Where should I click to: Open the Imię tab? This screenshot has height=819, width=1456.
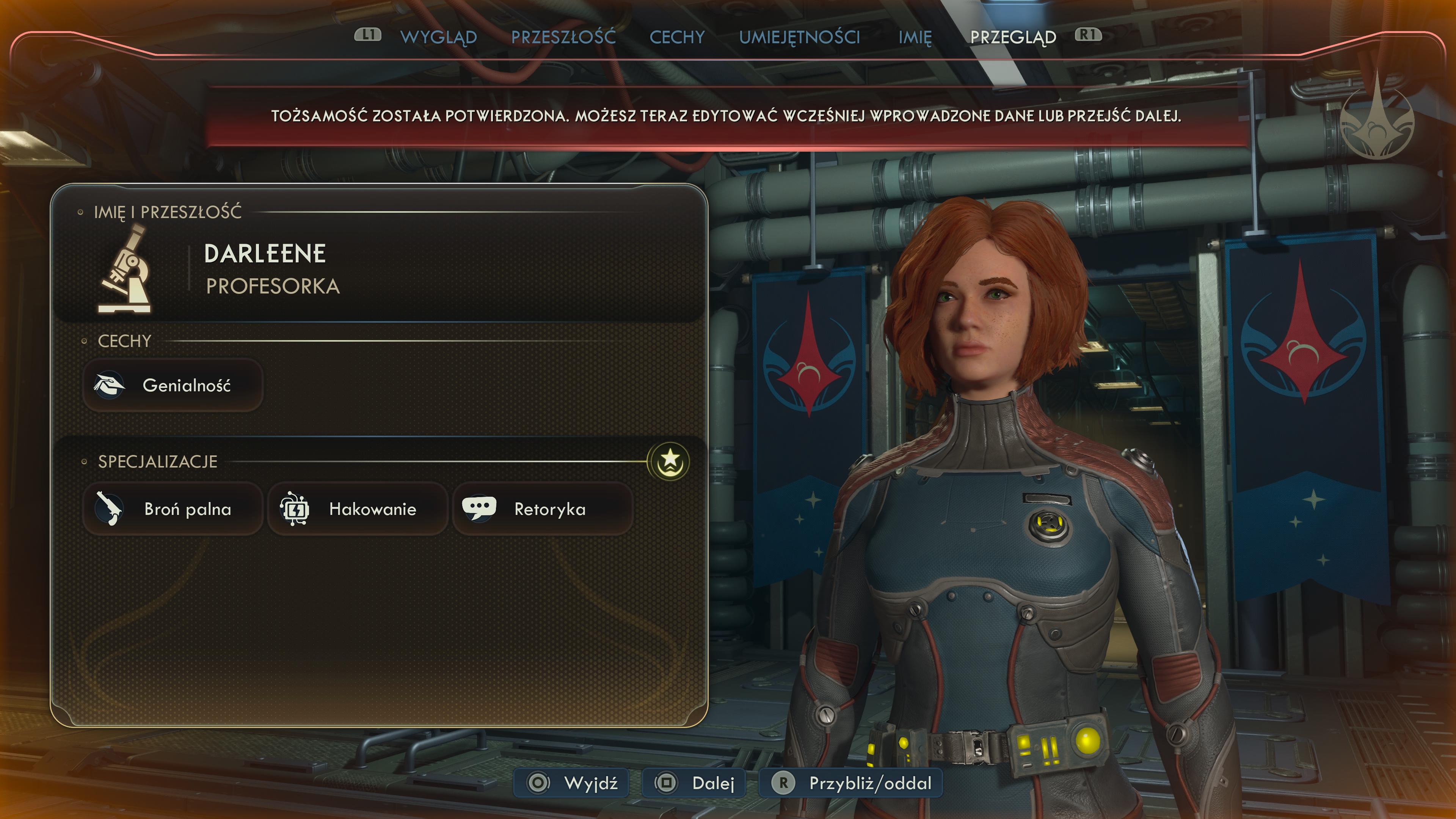[915, 37]
